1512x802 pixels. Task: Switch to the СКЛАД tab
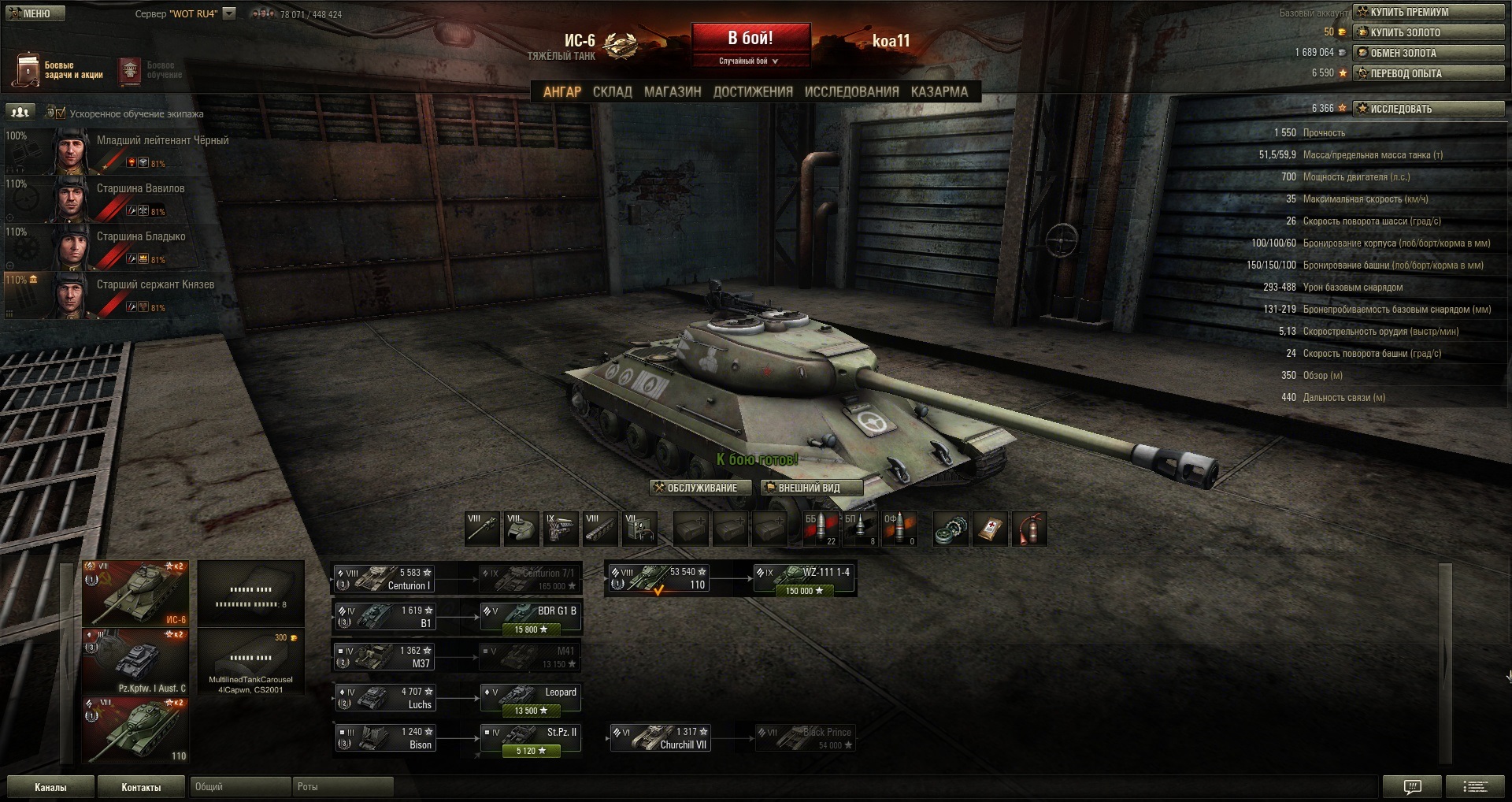pos(612,91)
